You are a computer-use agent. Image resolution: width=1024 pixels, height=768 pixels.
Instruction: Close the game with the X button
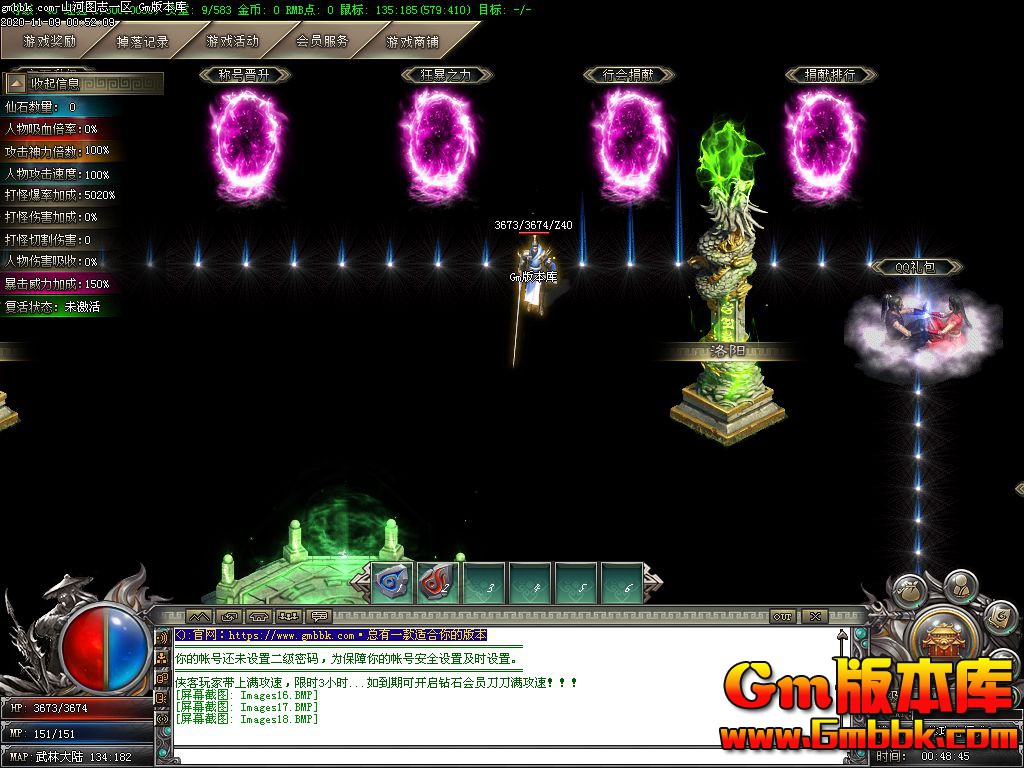point(816,617)
